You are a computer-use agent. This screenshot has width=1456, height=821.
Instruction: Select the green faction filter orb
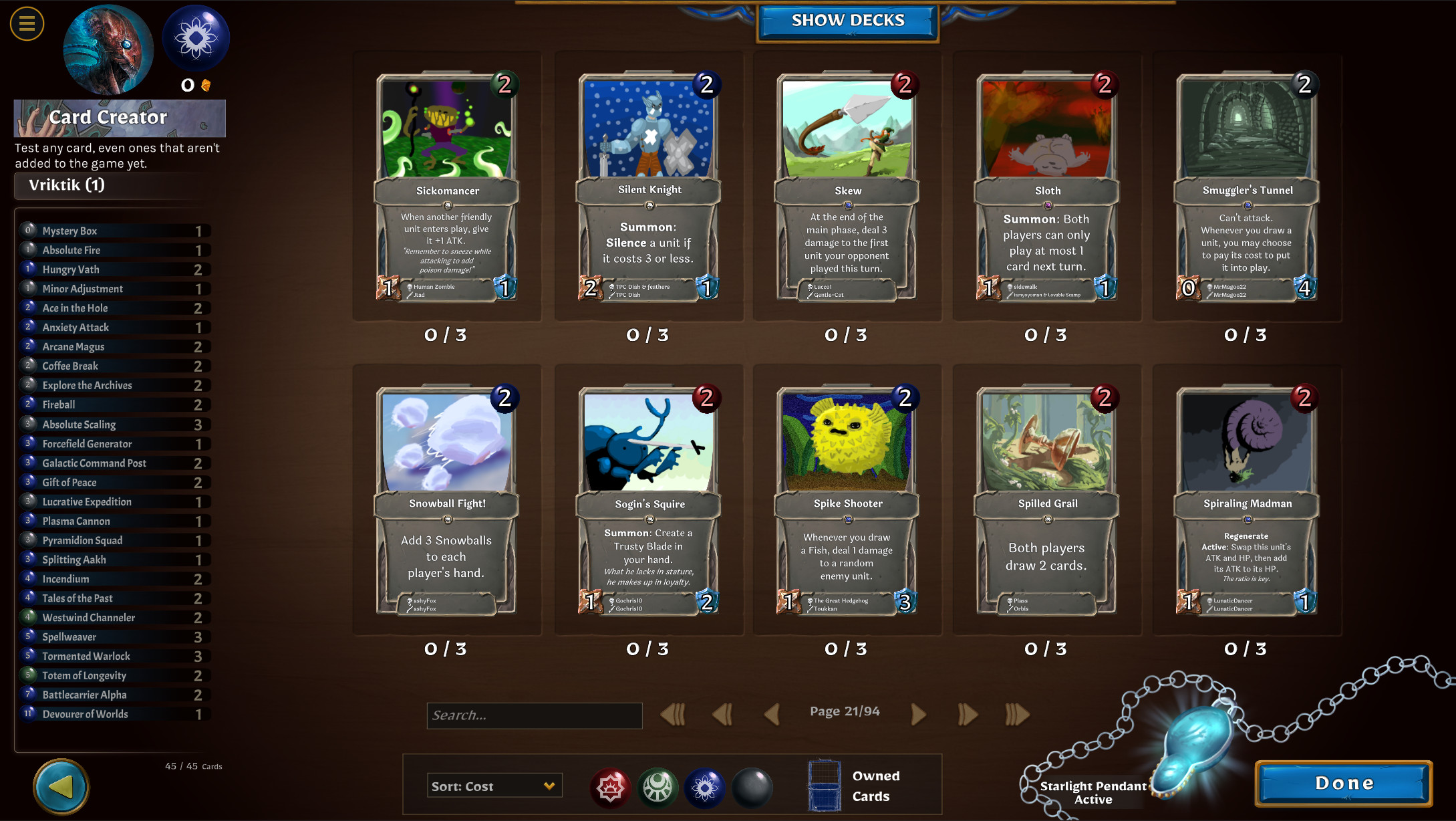tap(659, 788)
